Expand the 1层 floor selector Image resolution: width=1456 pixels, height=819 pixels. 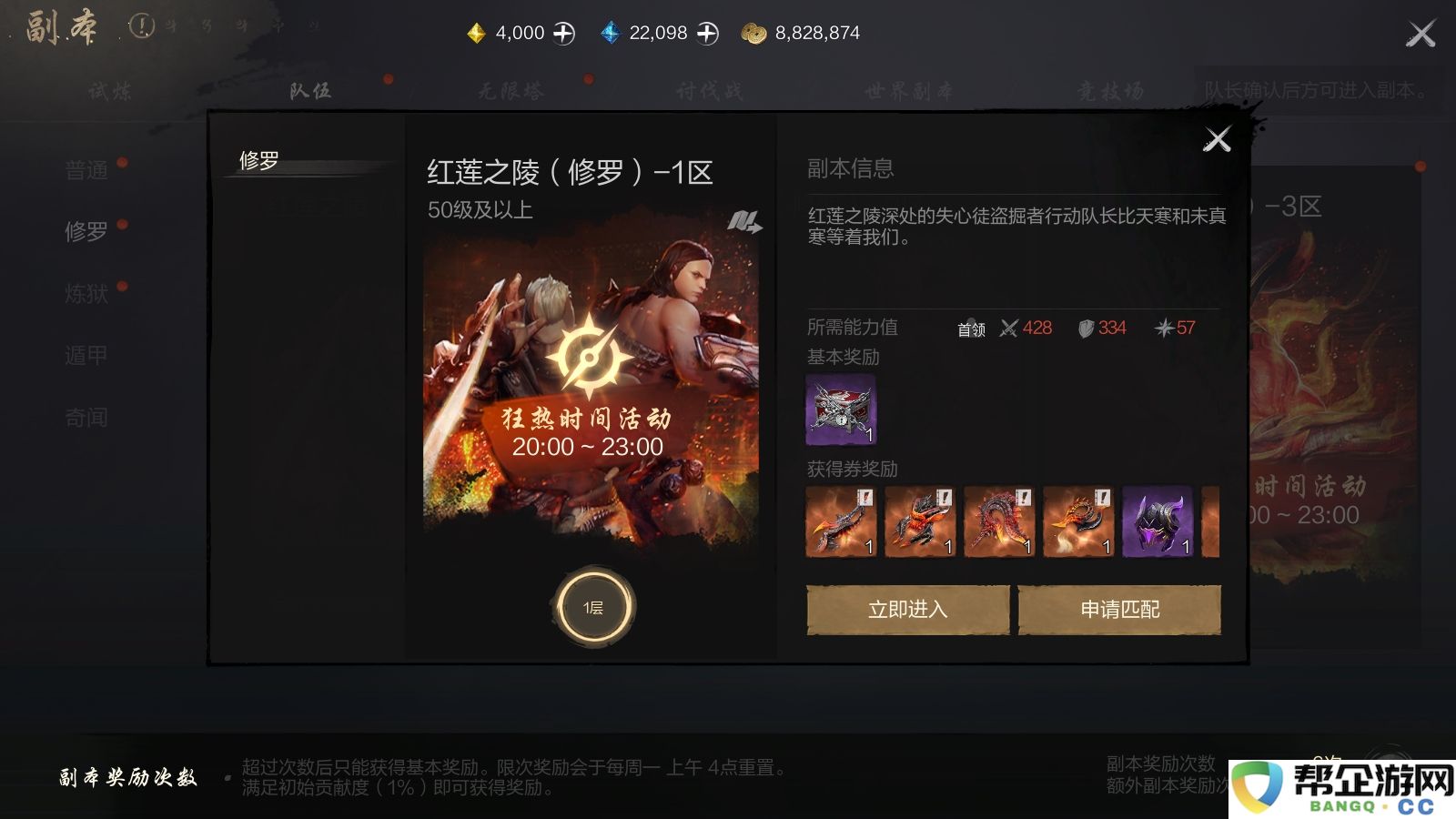593,605
